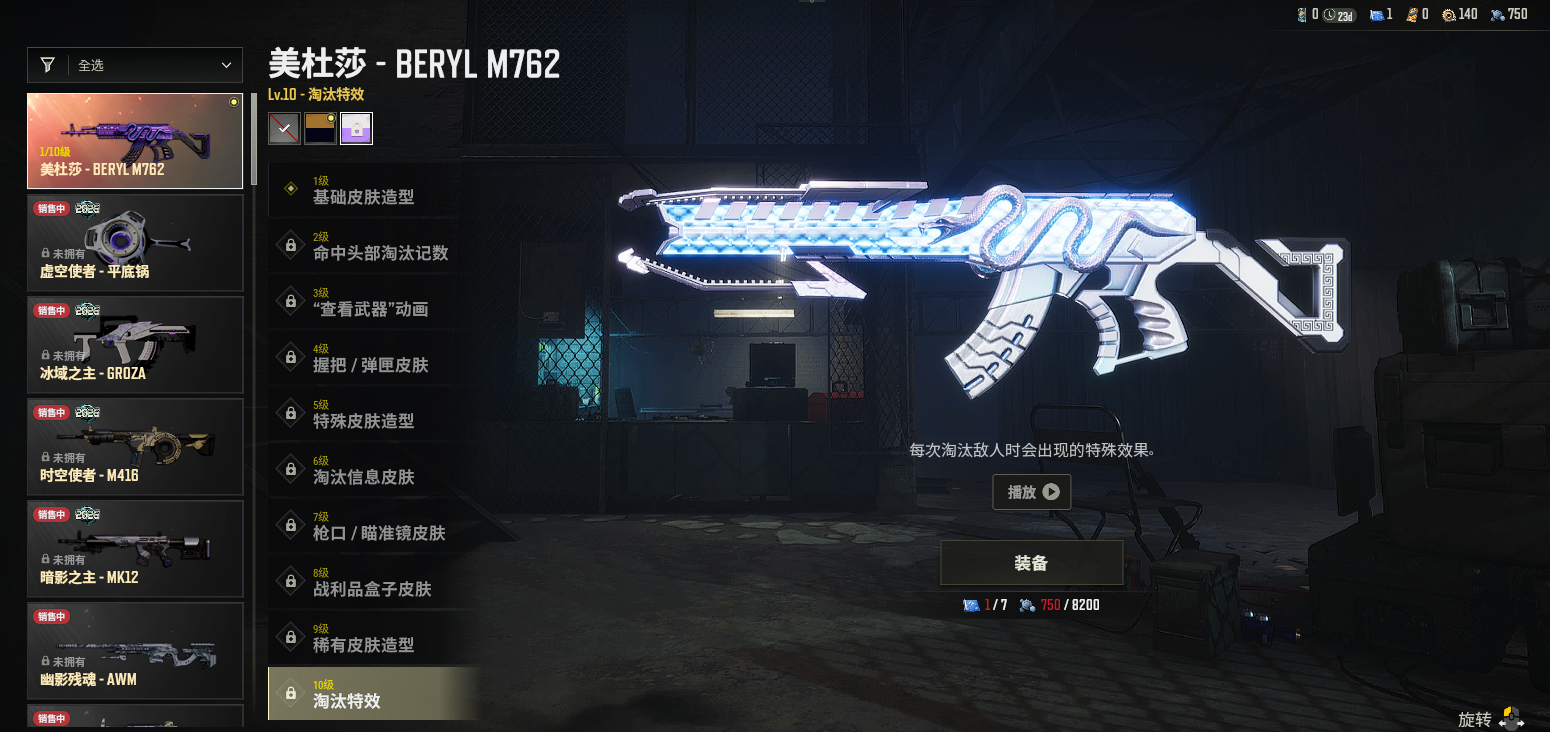Choose the 虚空使者 - 平底锅 skin

[134, 243]
